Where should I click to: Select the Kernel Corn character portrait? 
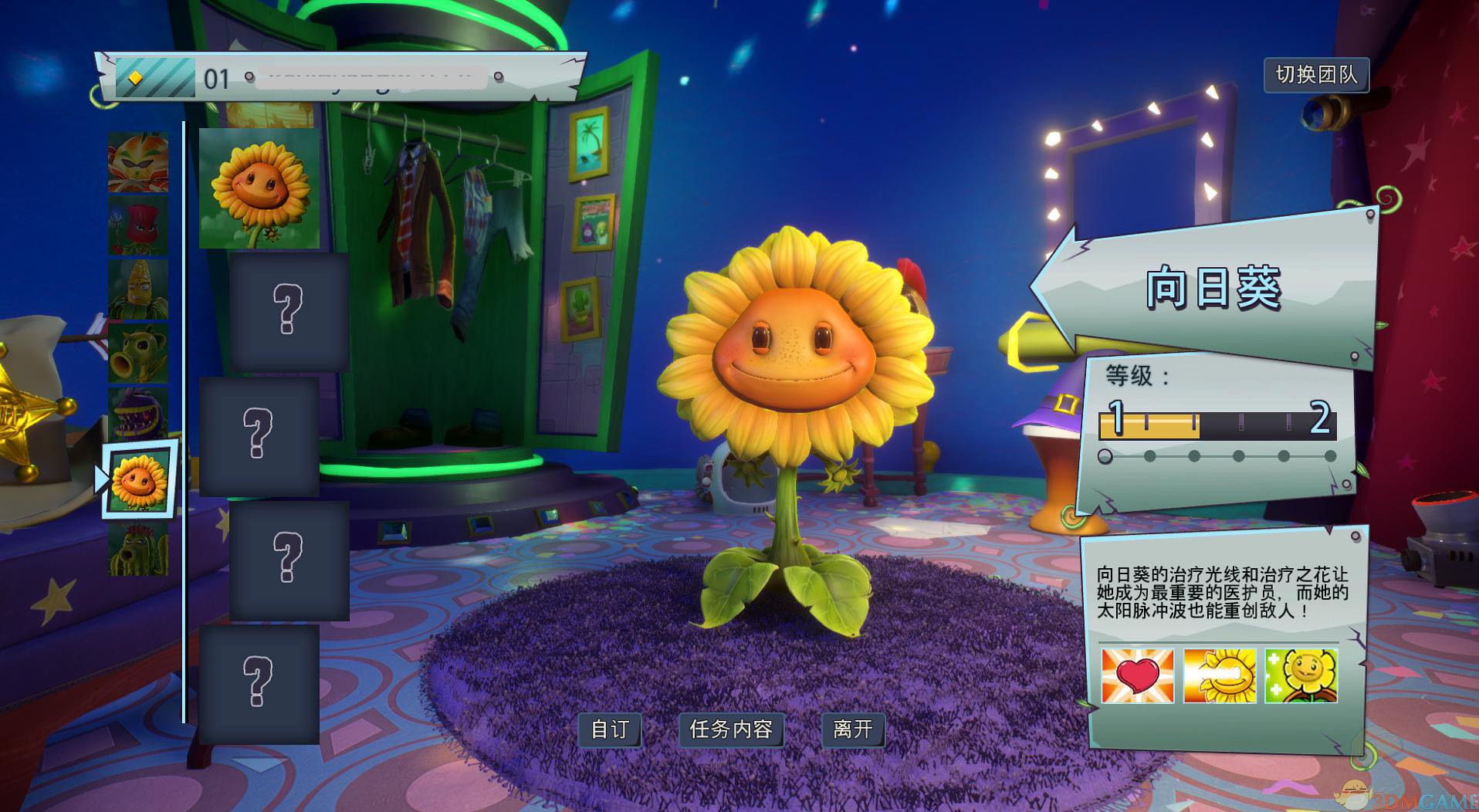click(x=138, y=289)
